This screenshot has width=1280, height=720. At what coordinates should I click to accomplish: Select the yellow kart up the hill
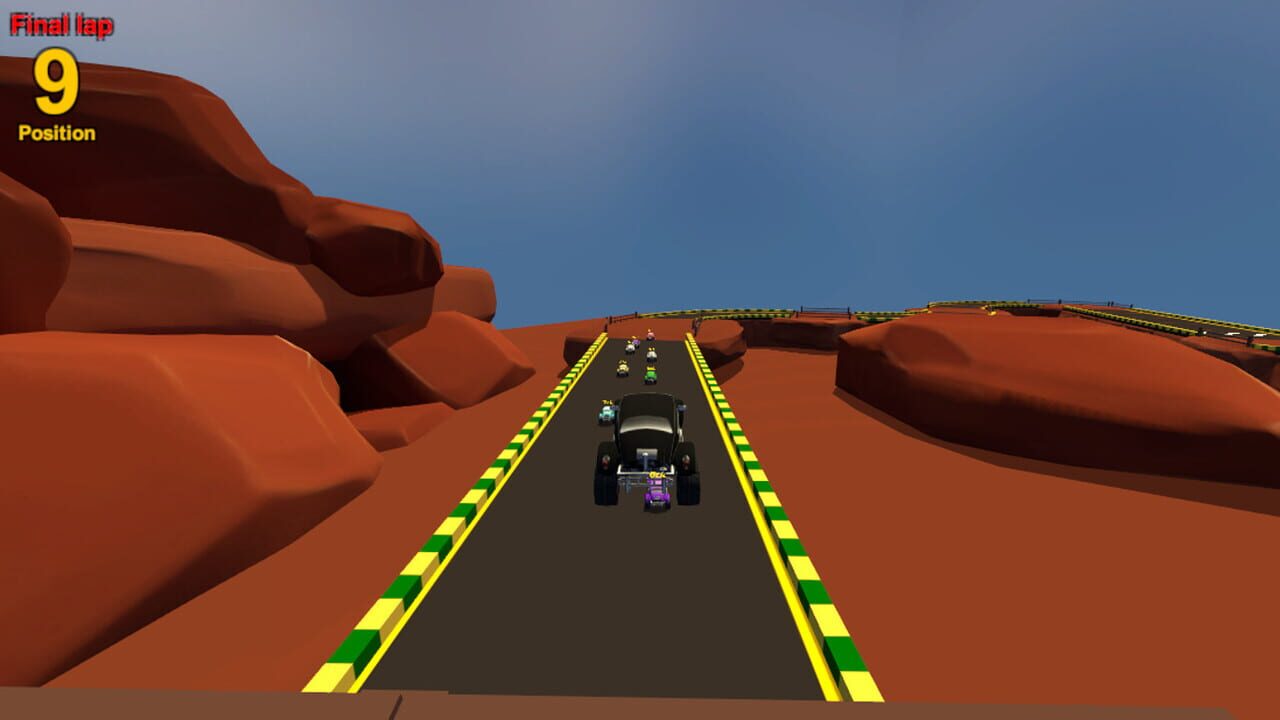623,368
